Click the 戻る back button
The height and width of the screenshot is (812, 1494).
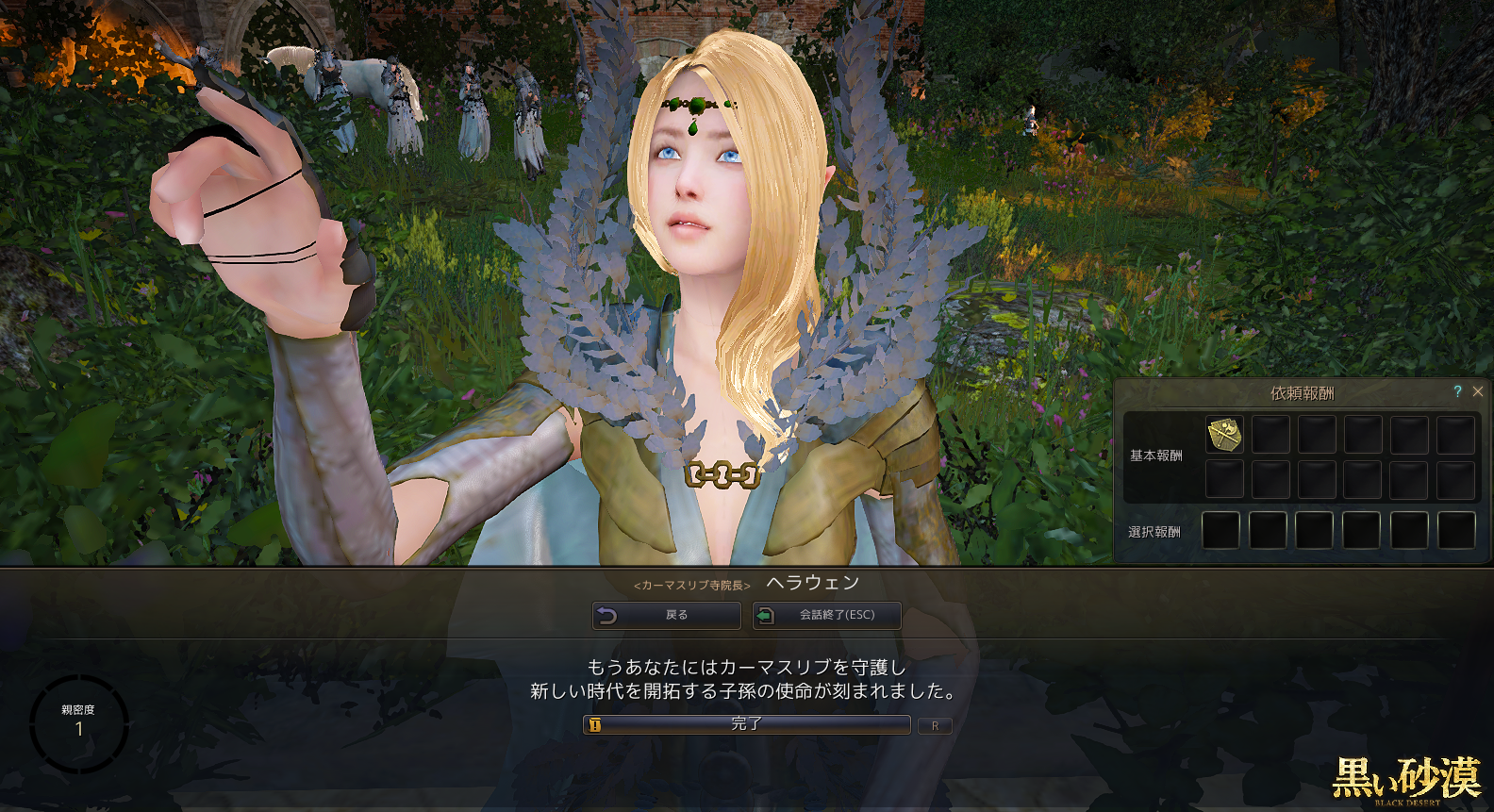(x=666, y=615)
